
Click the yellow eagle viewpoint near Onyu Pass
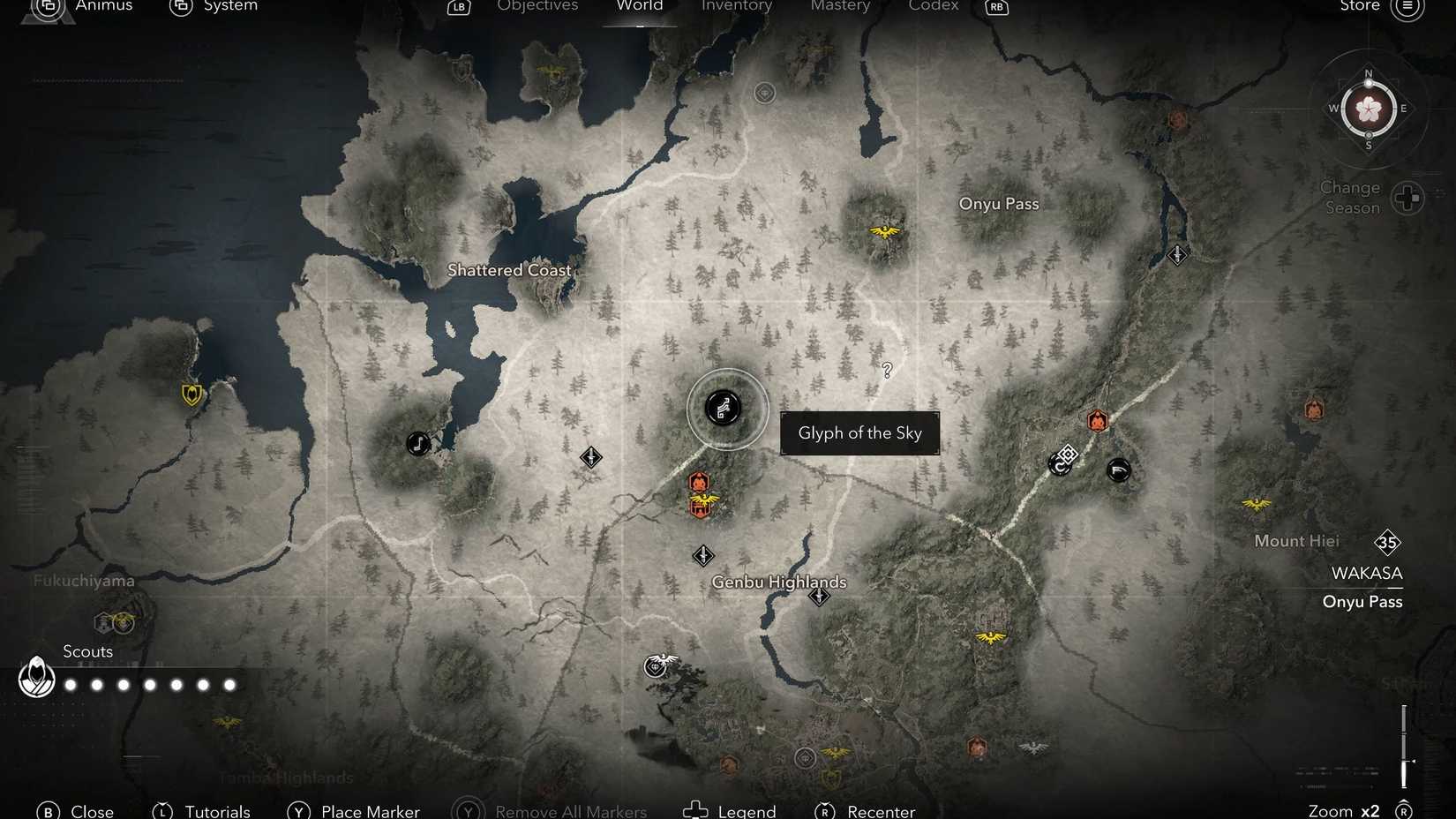pyautogui.click(x=884, y=231)
